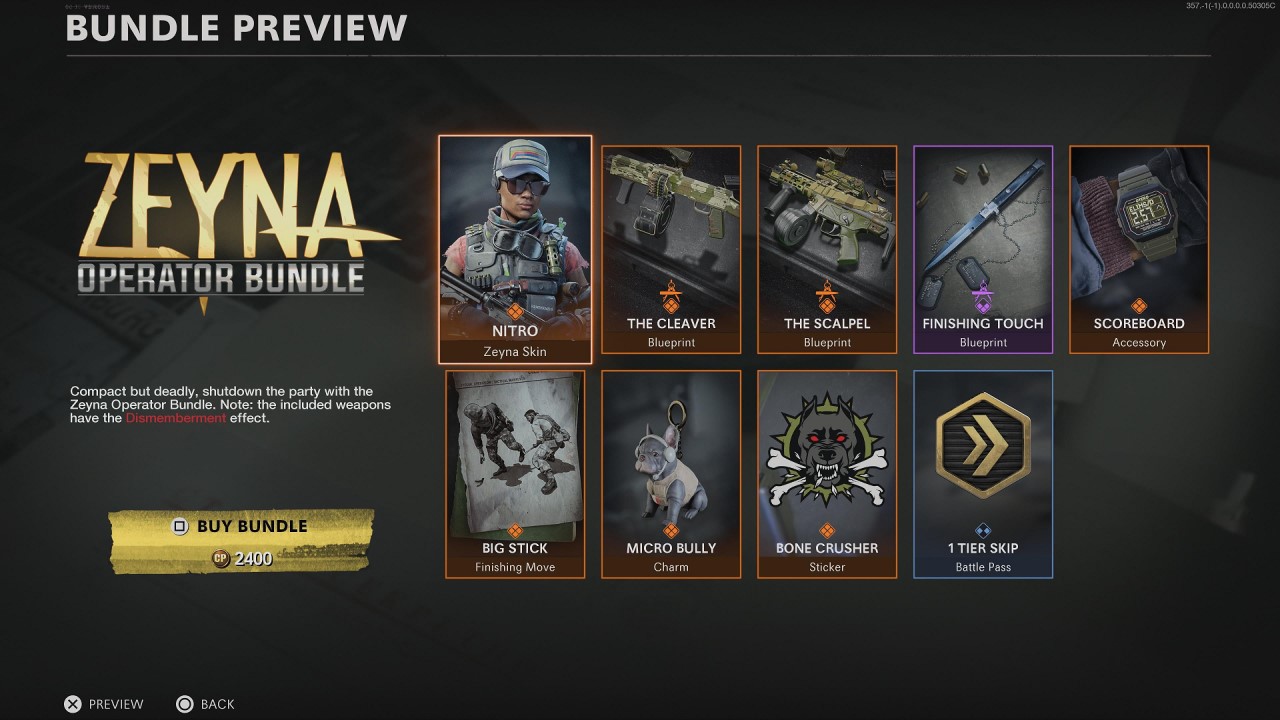
Task: Choose the Big Stick finishing move
Action: click(515, 474)
